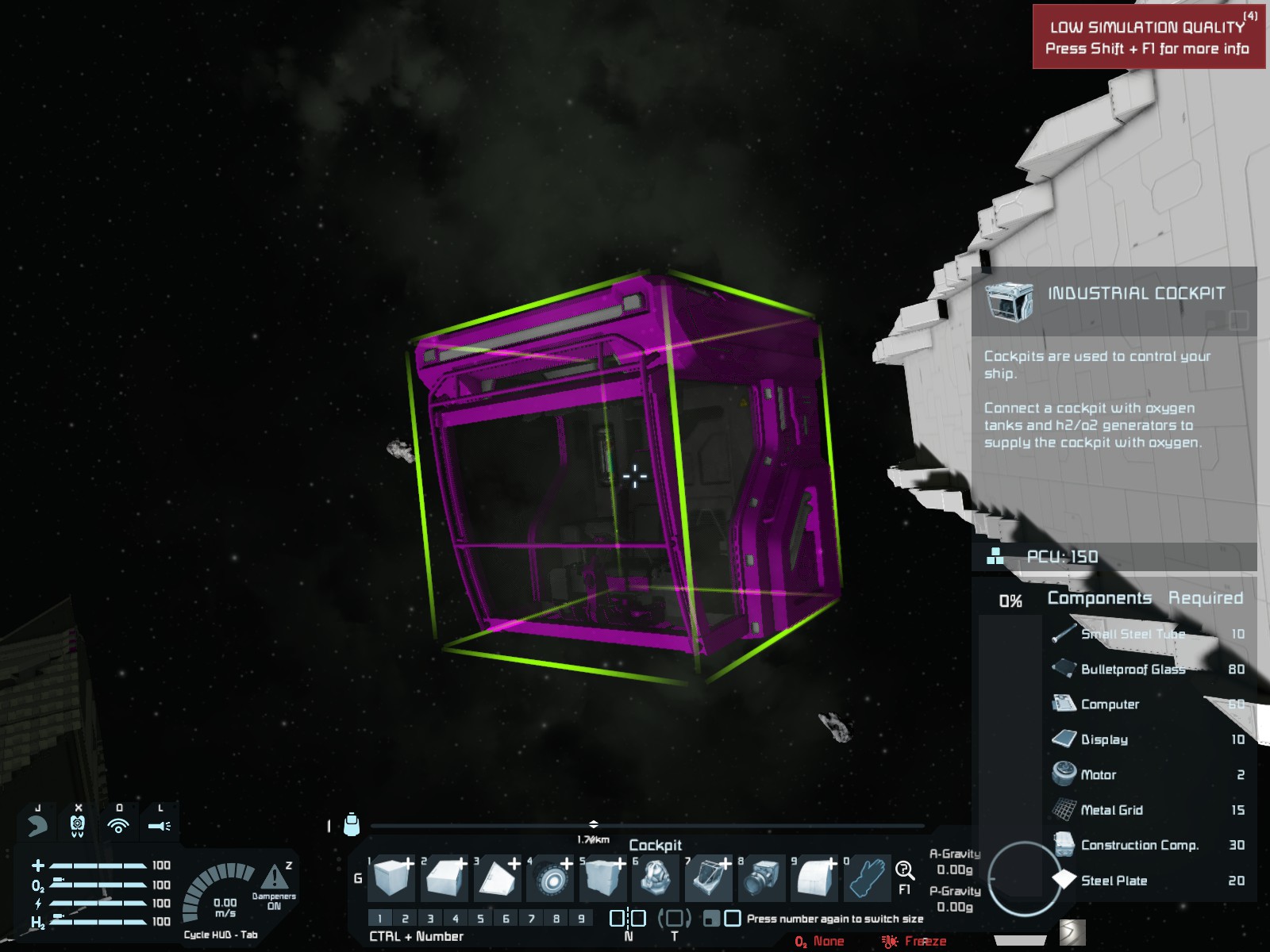Choose the deformed armor block in slot 5

(x=603, y=879)
